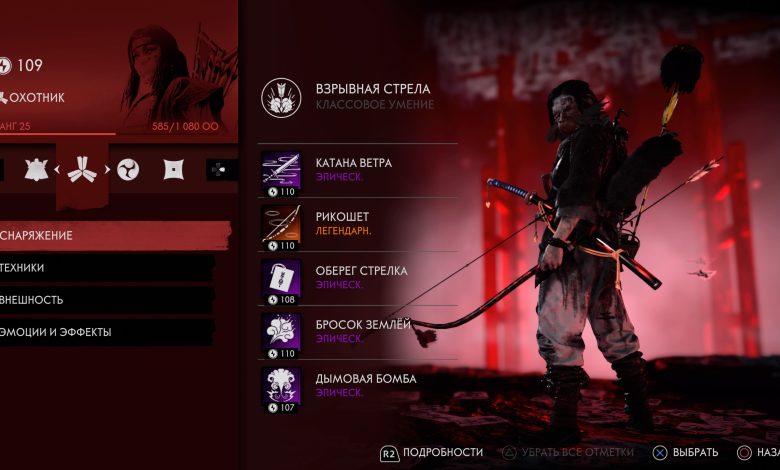The image size is (780, 470).
Task: Switch to the ronin swirl emblem tab
Action: [128, 169]
